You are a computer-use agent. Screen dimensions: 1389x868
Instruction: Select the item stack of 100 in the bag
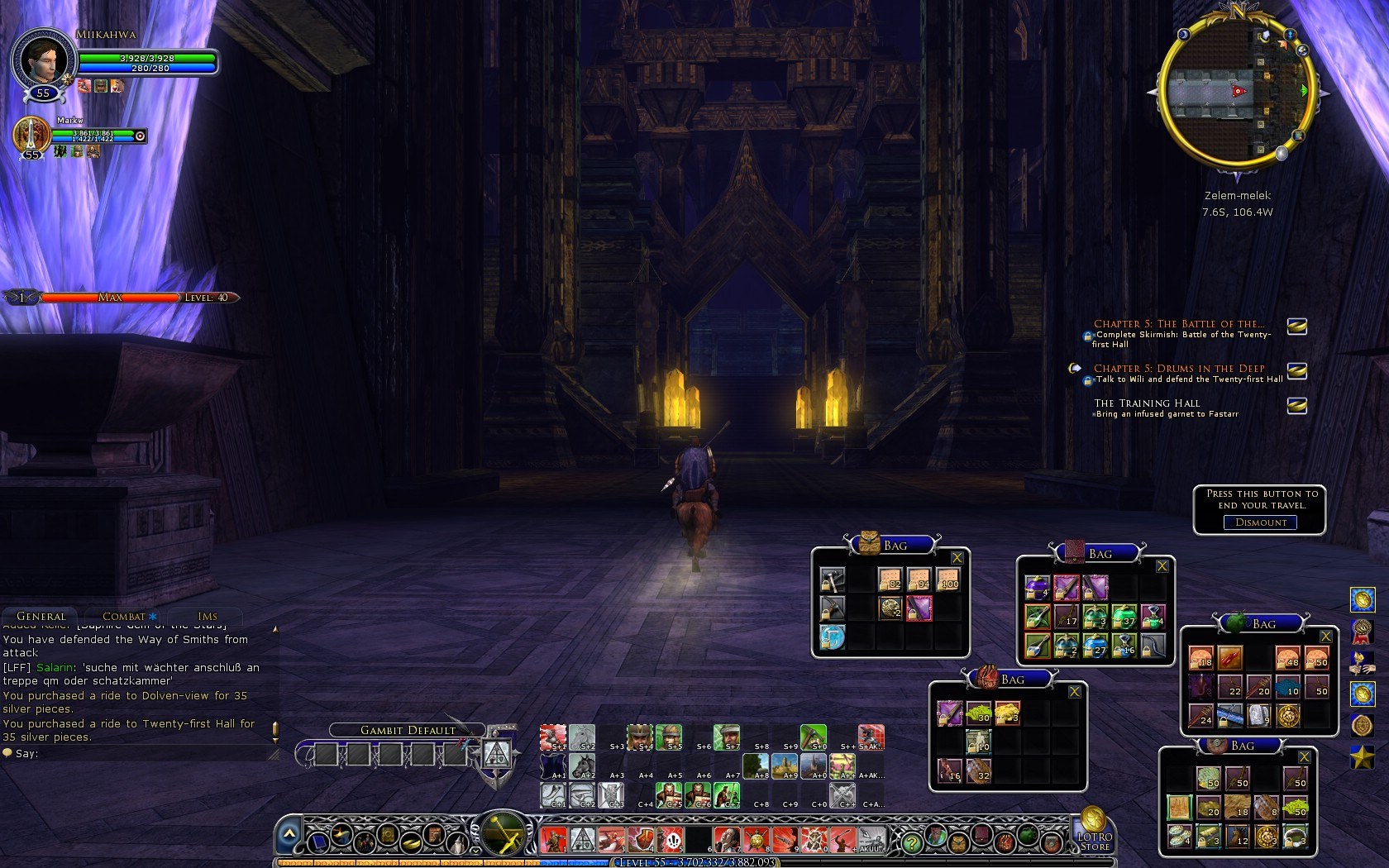point(947,579)
